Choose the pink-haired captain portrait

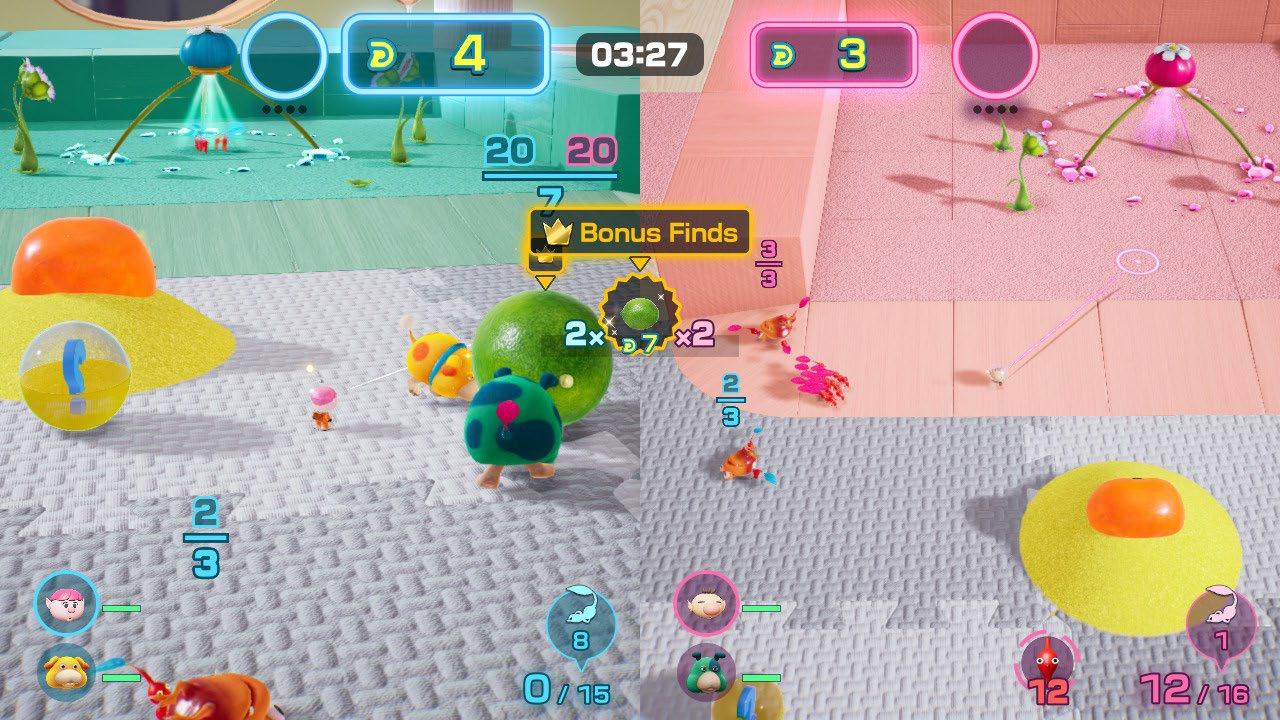[x=67, y=603]
